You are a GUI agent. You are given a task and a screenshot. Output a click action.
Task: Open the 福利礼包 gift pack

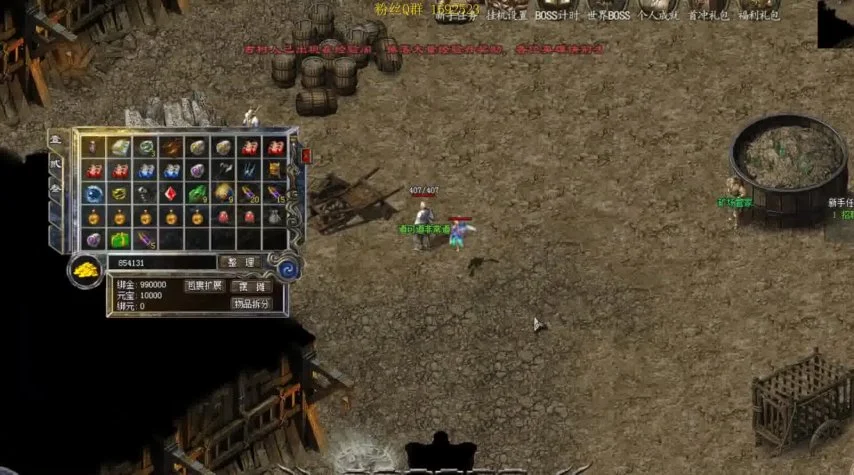(759, 15)
